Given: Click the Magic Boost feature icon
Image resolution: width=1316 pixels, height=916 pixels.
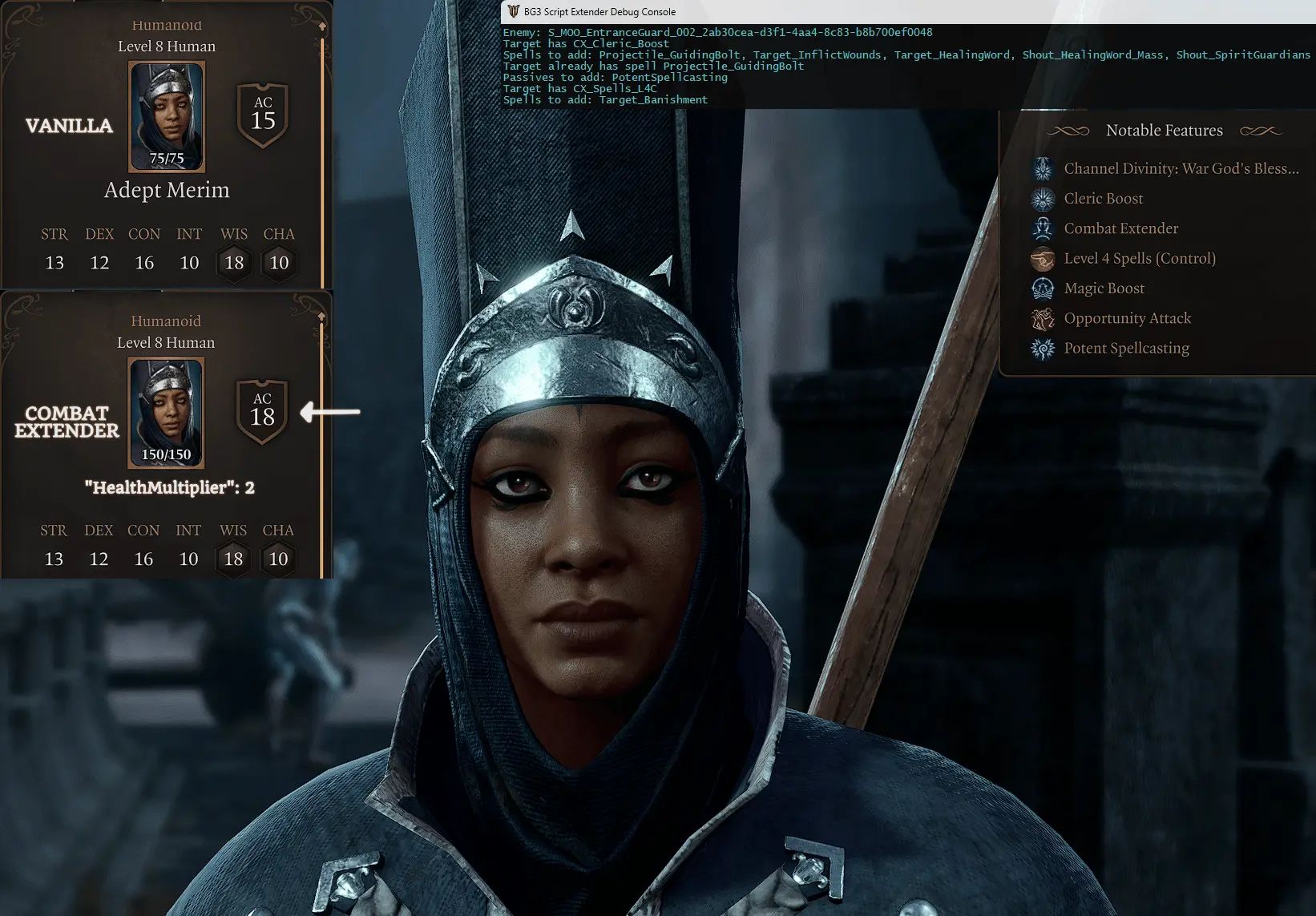Looking at the screenshot, I should point(1043,289).
